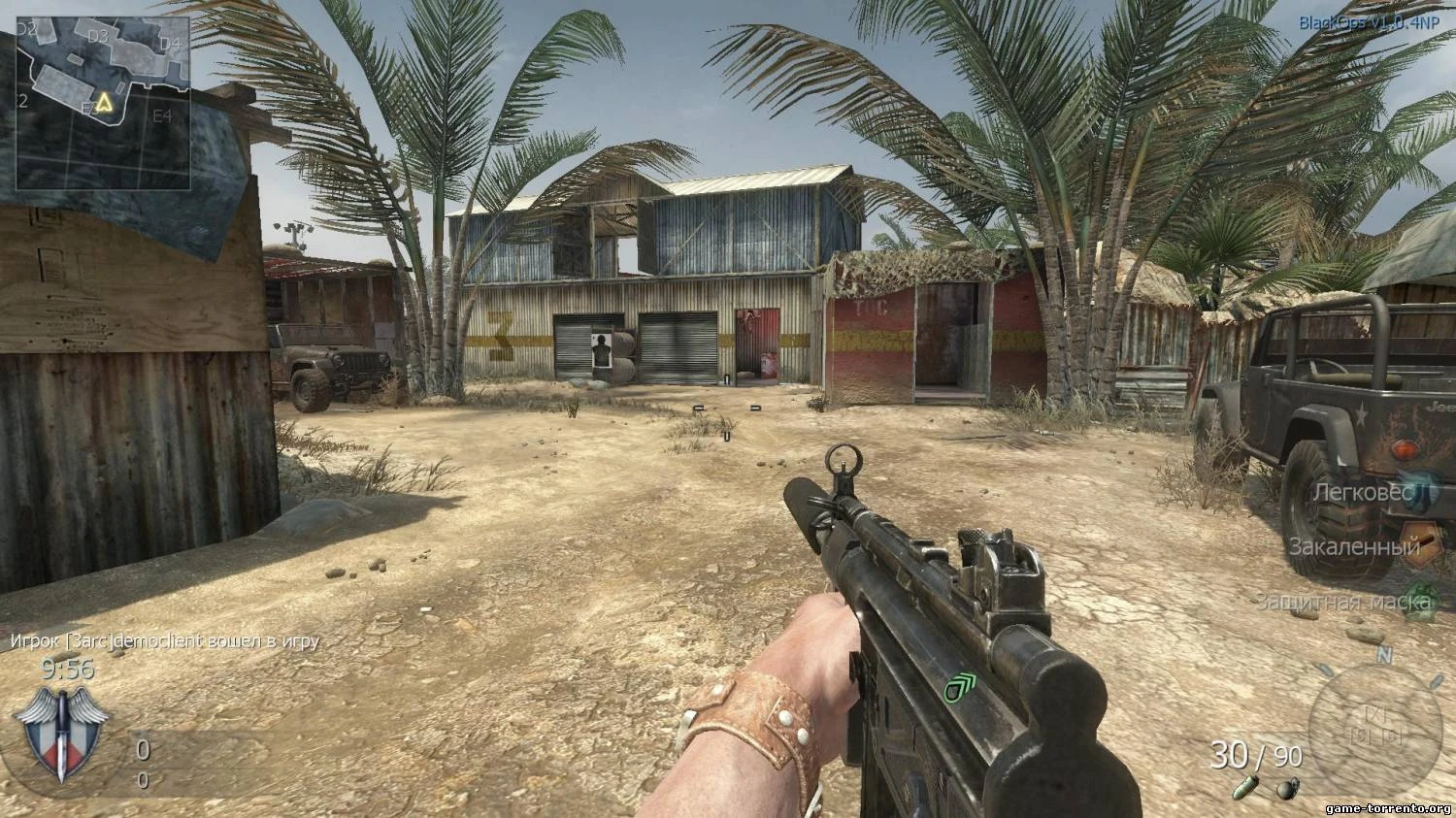Screen dimensions: 1456x818
Task: Click the democlient join message in the killfeed
Action: click(x=163, y=640)
